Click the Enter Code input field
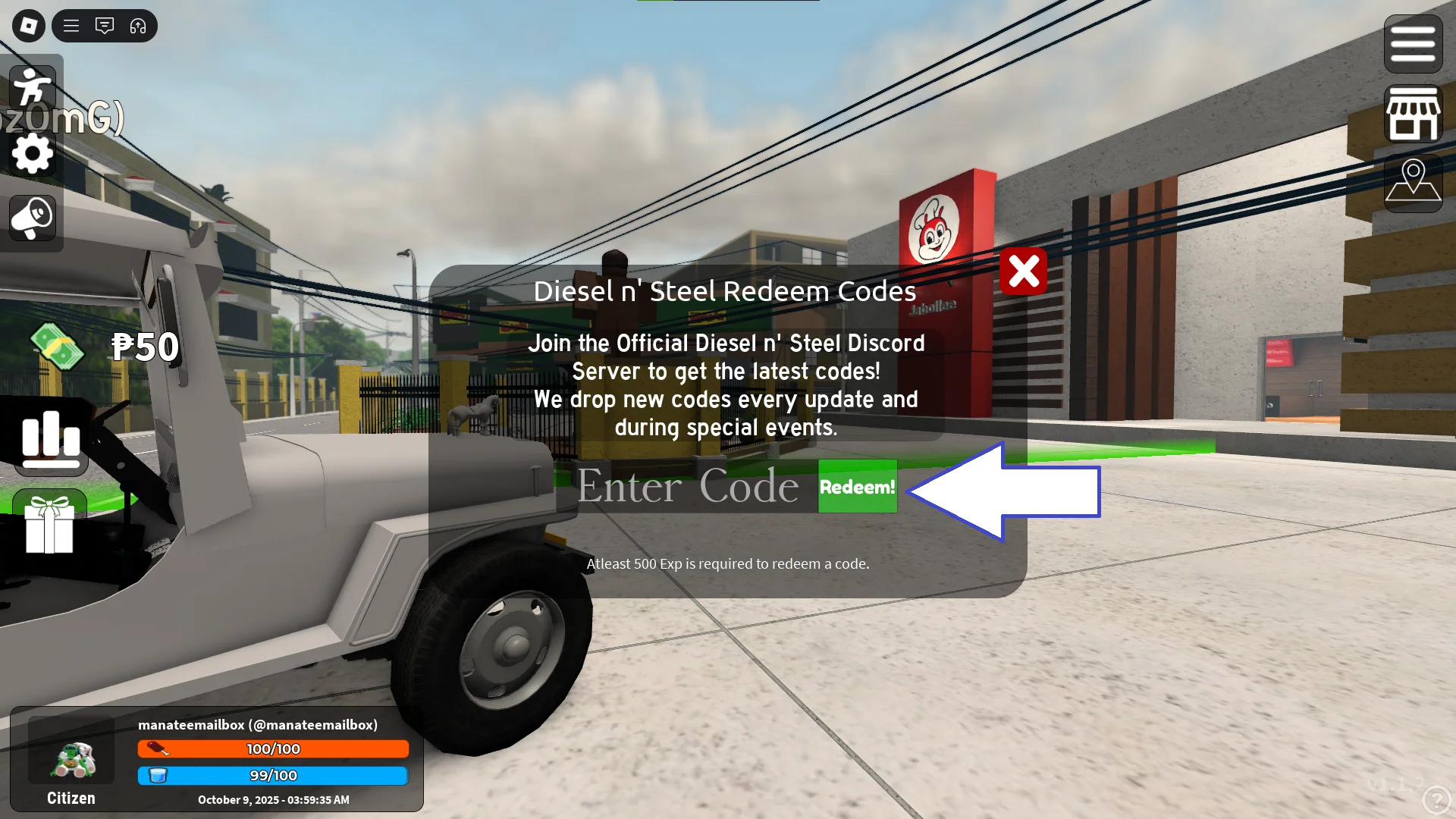 coord(686,486)
